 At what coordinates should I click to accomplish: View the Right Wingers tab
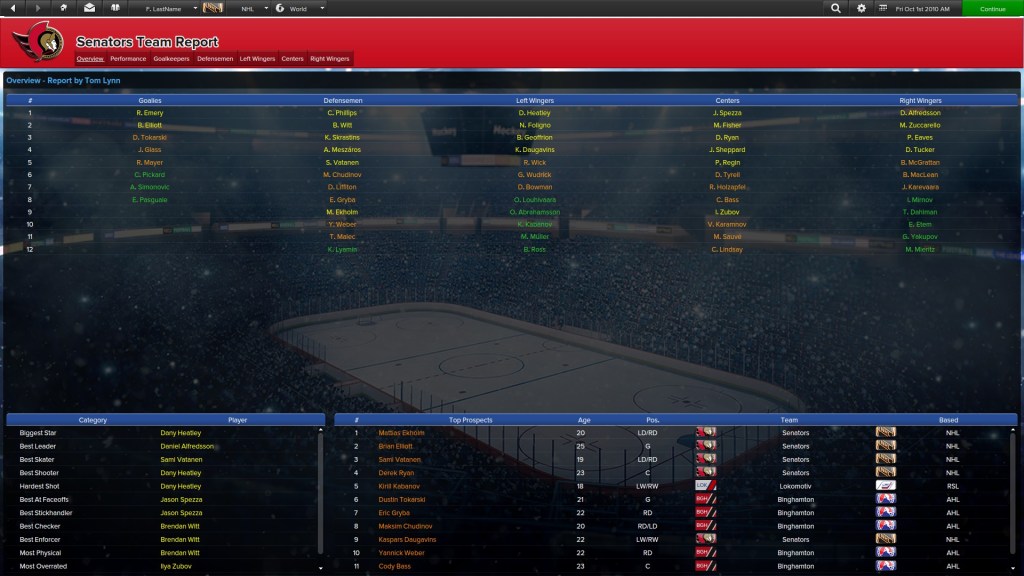330,59
